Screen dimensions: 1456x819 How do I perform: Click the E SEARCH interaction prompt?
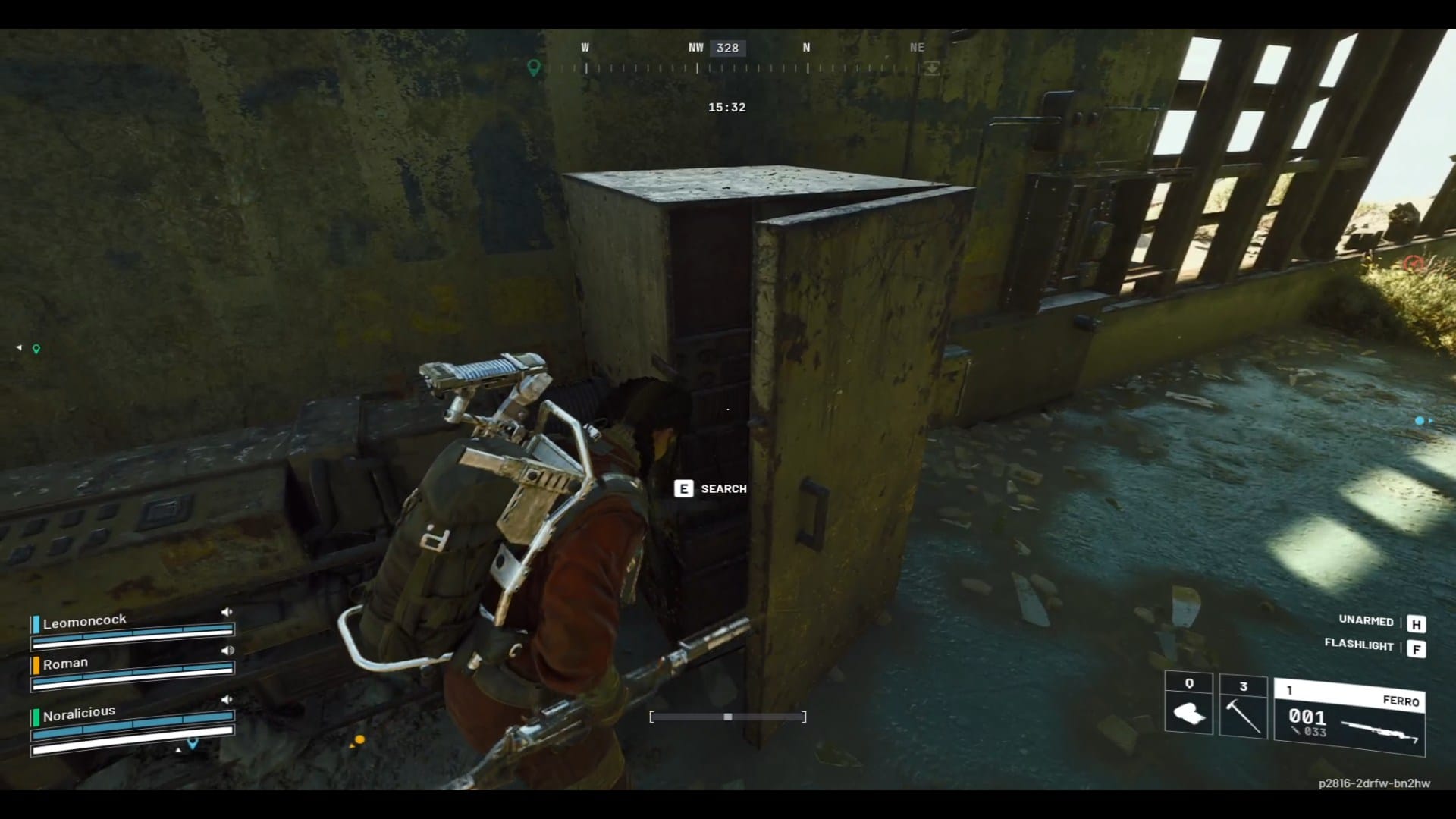[x=711, y=489]
